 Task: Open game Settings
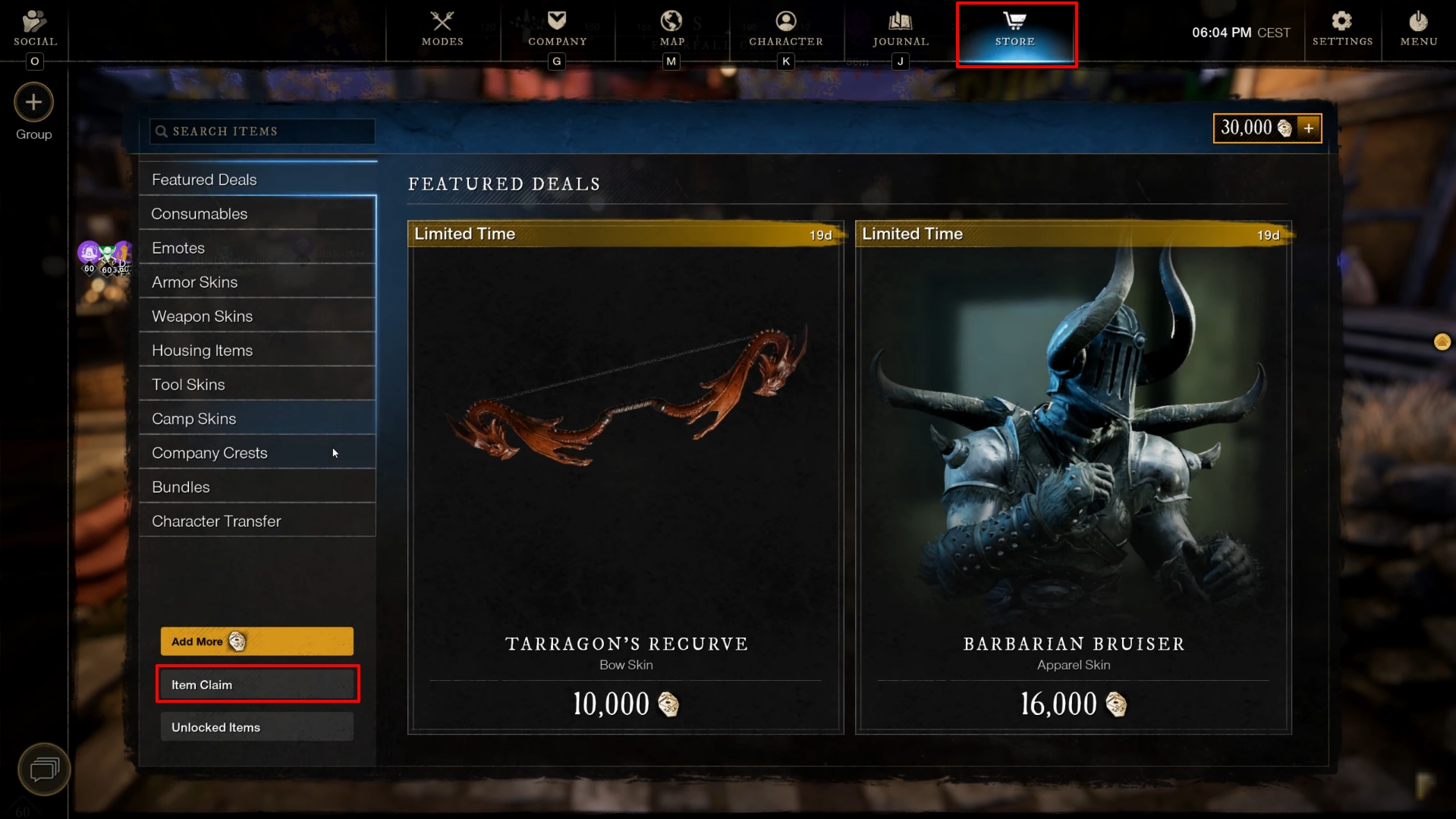coord(1341,30)
